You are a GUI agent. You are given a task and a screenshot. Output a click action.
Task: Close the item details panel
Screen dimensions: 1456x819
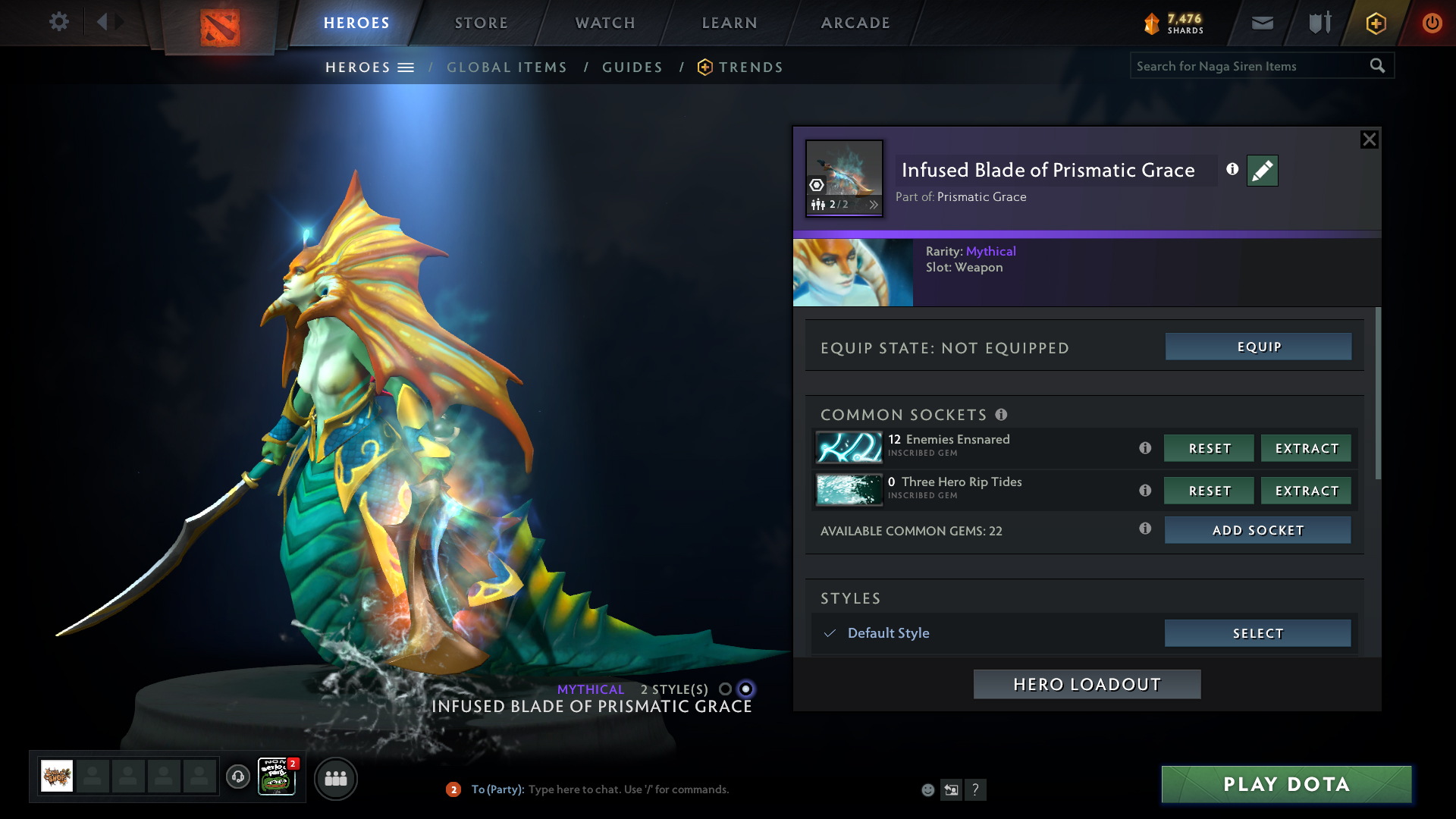(1369, 140)
